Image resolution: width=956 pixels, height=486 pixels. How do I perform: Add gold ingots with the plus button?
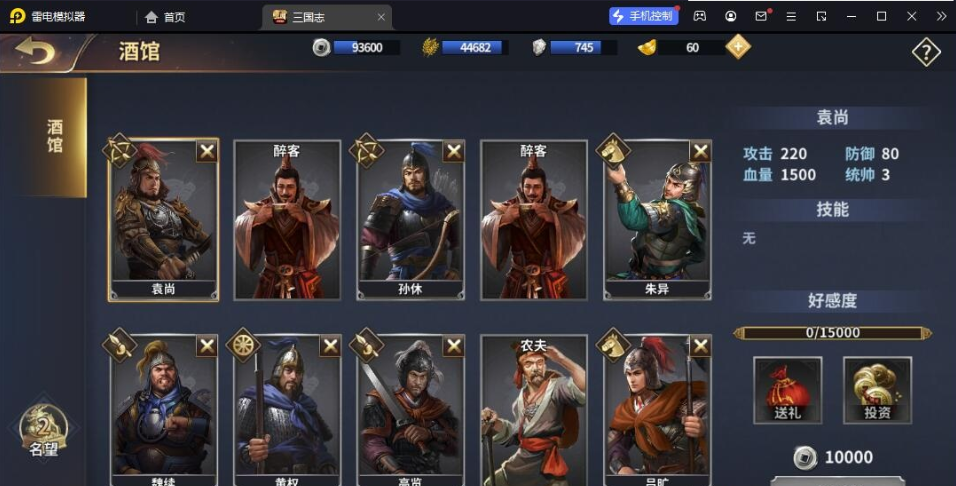[738, 47]
